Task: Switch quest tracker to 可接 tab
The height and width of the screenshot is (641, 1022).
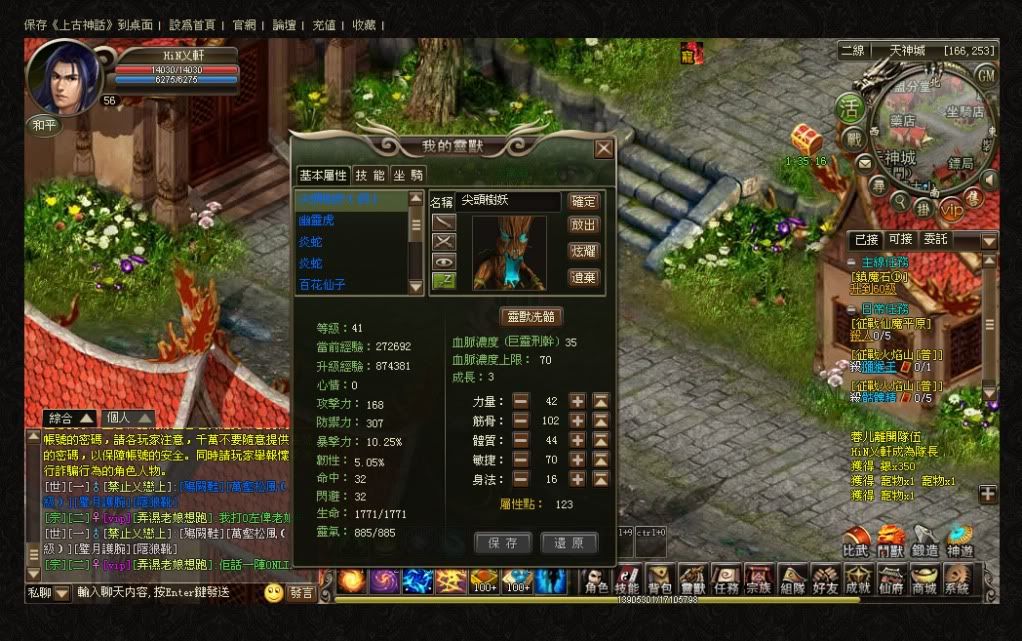Action: click(900, 240)
